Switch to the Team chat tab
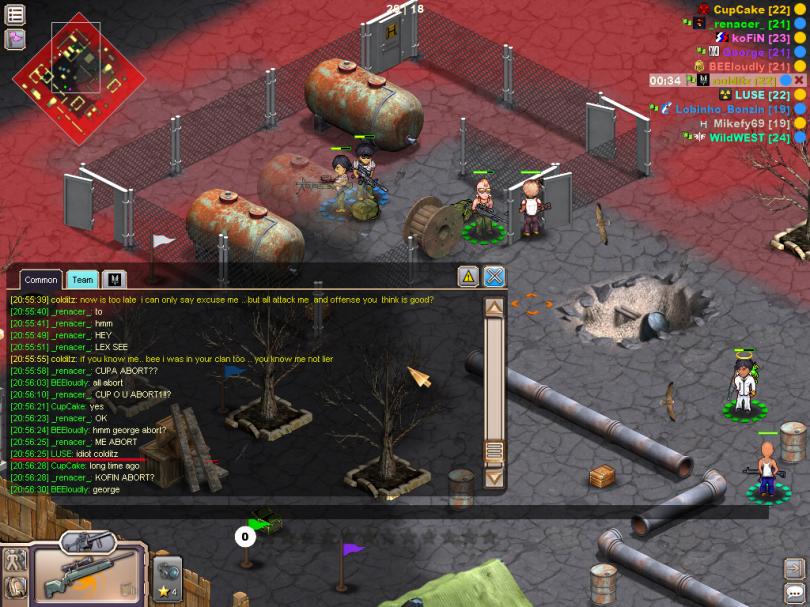The width and height of the screenshot is (810, 607). click(x=83, y=280)
